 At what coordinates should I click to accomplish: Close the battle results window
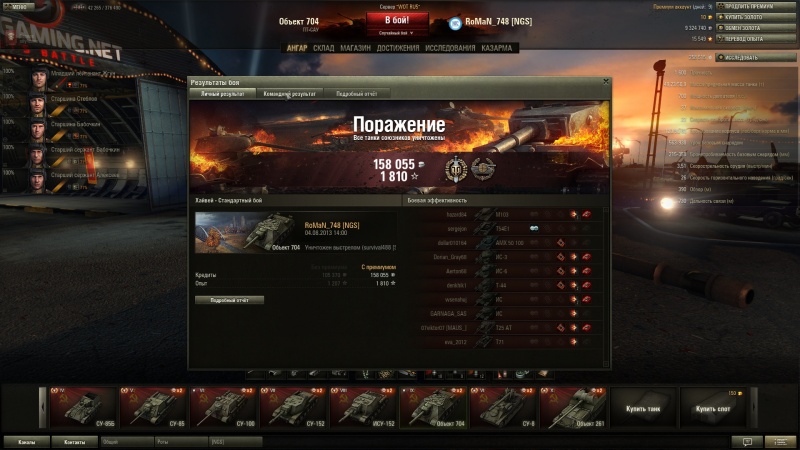coord(605,82)
